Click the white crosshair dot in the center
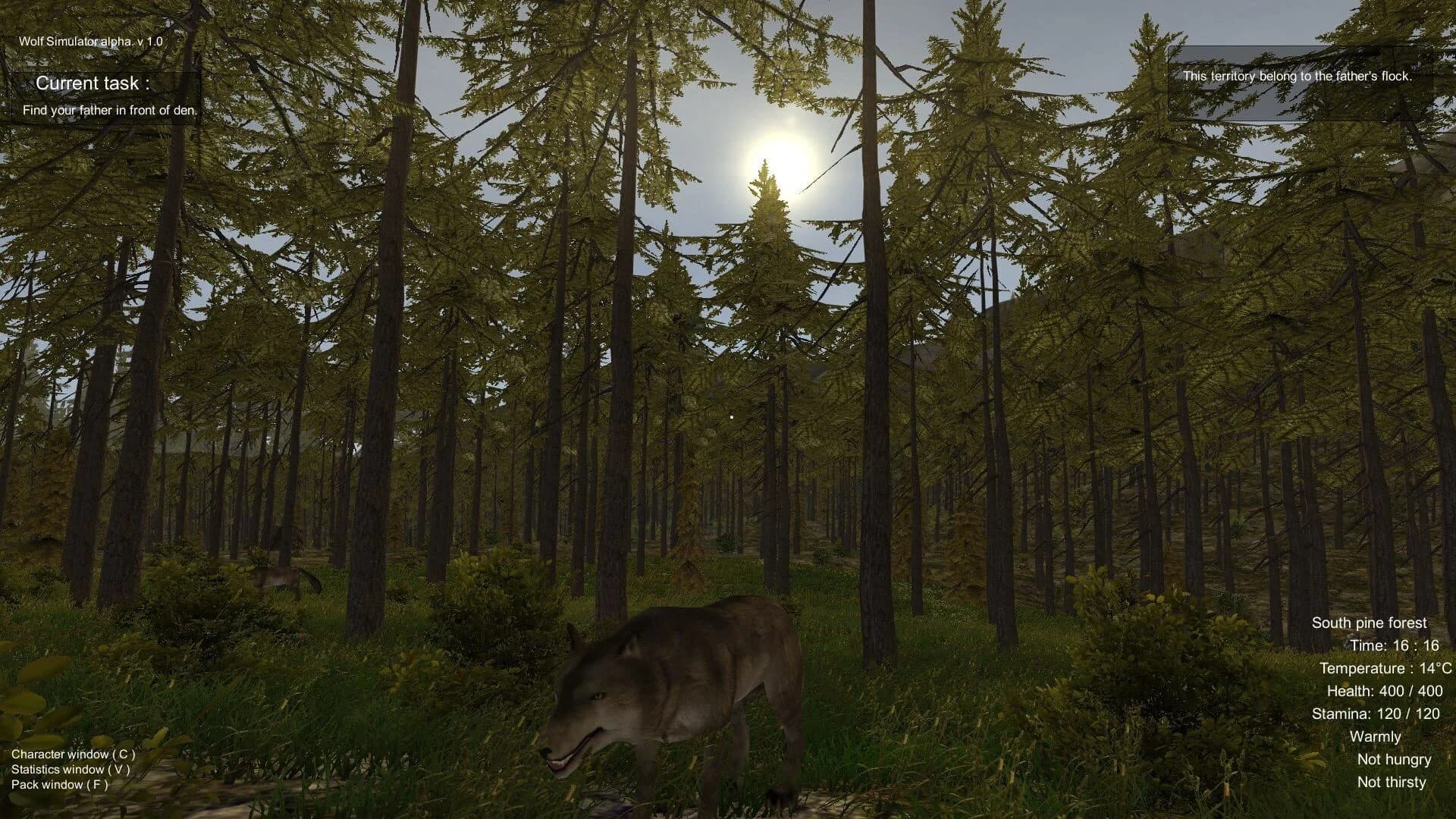This screenshot has width=1456, height=819. coord(730,416)
